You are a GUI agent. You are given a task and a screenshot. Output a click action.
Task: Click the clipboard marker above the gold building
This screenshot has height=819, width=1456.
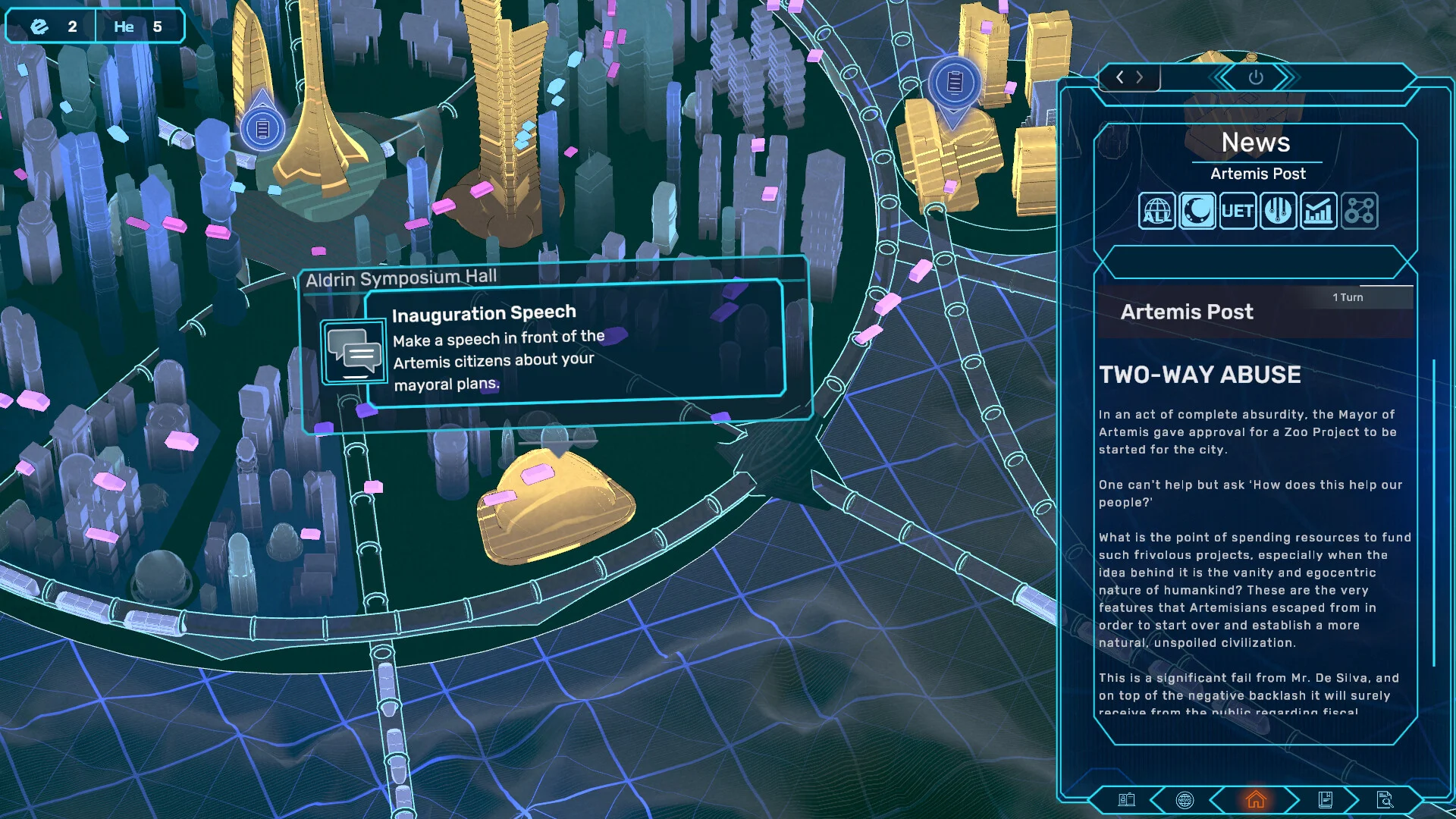[955, 82]
